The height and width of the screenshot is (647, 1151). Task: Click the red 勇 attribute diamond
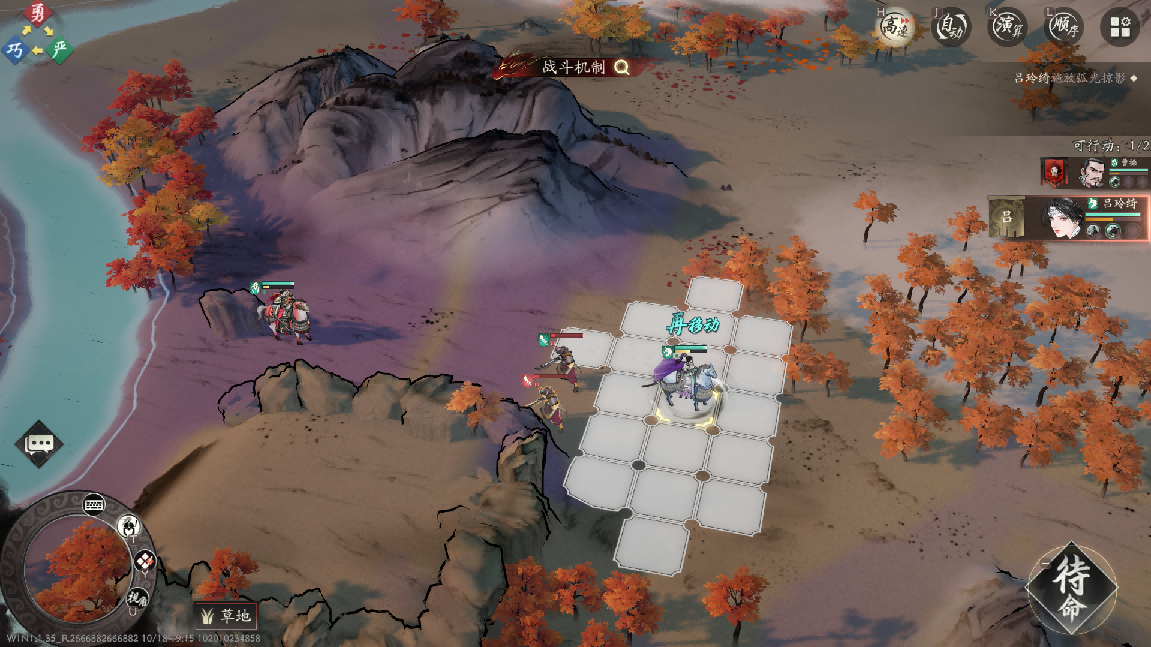(38, 15)
